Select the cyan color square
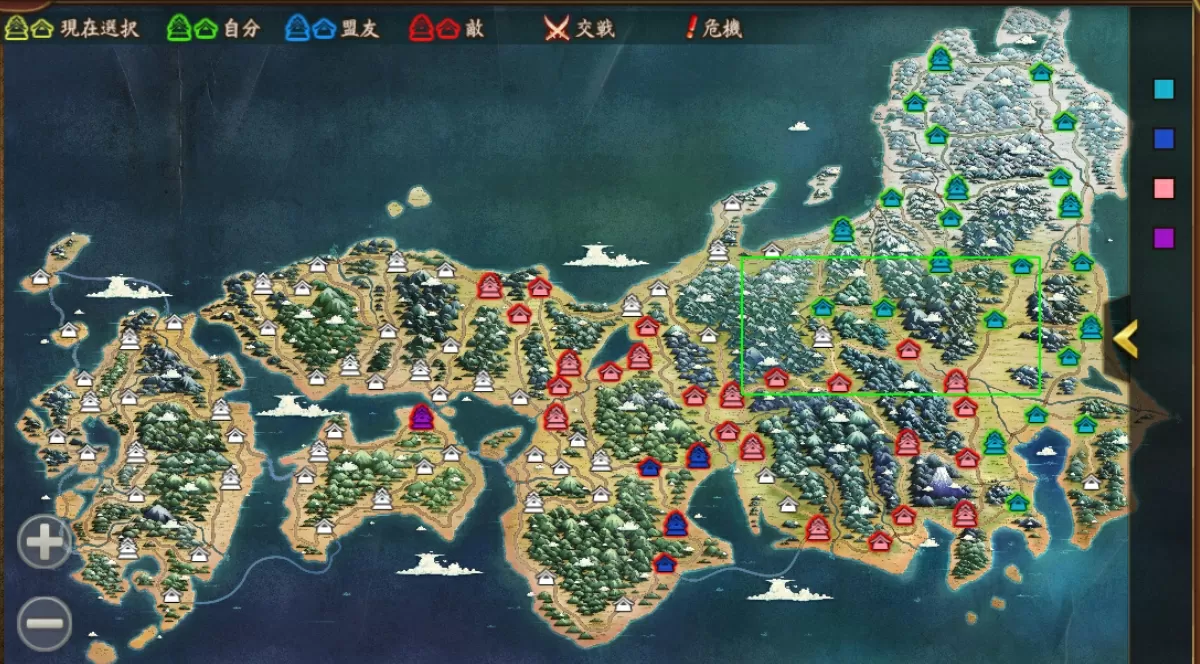 (1163, 90)
